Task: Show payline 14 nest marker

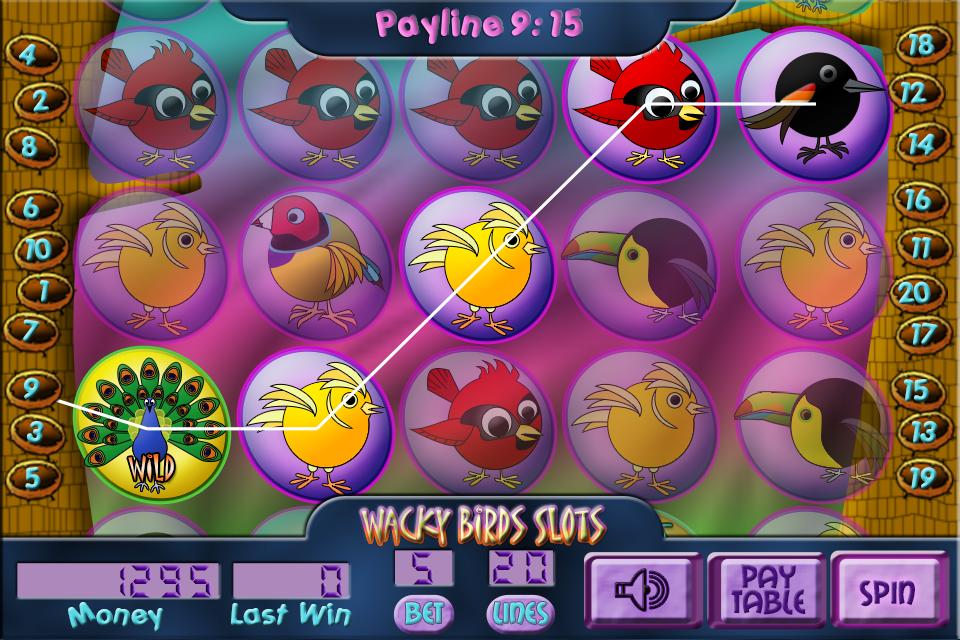Action: (921, 143)
